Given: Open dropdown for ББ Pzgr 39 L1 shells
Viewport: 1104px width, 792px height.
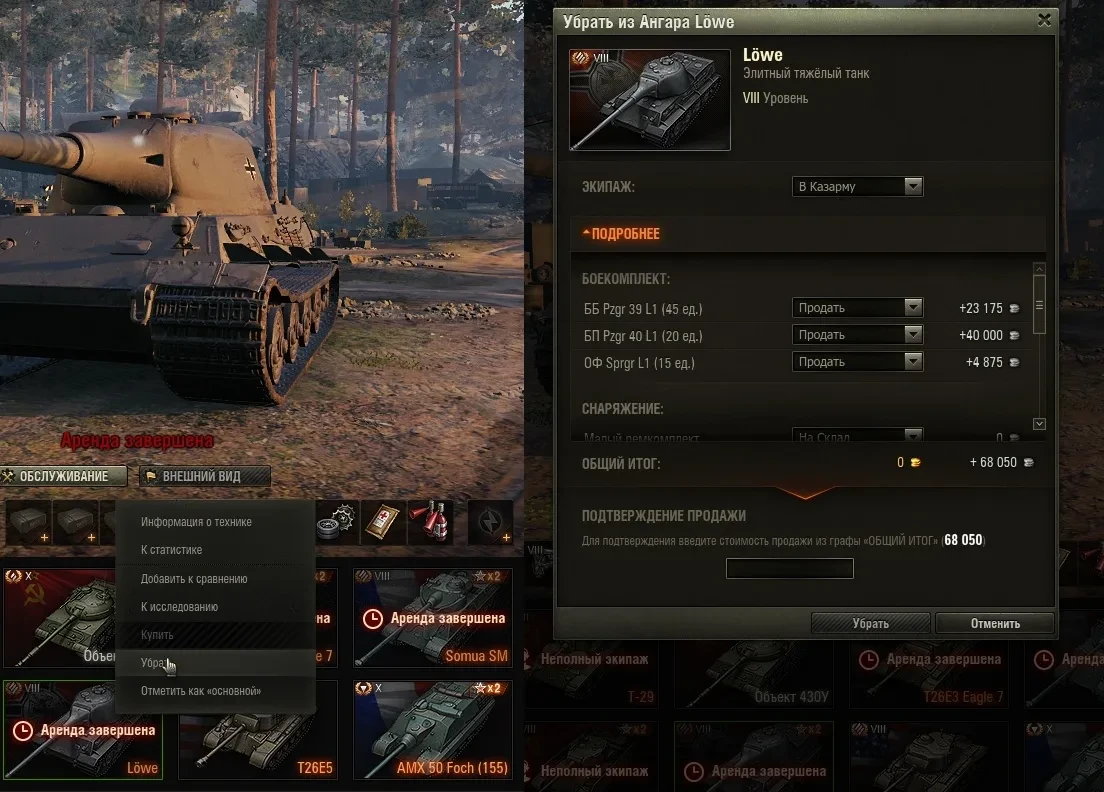Looking at the screenshot, I should [858, 308].
